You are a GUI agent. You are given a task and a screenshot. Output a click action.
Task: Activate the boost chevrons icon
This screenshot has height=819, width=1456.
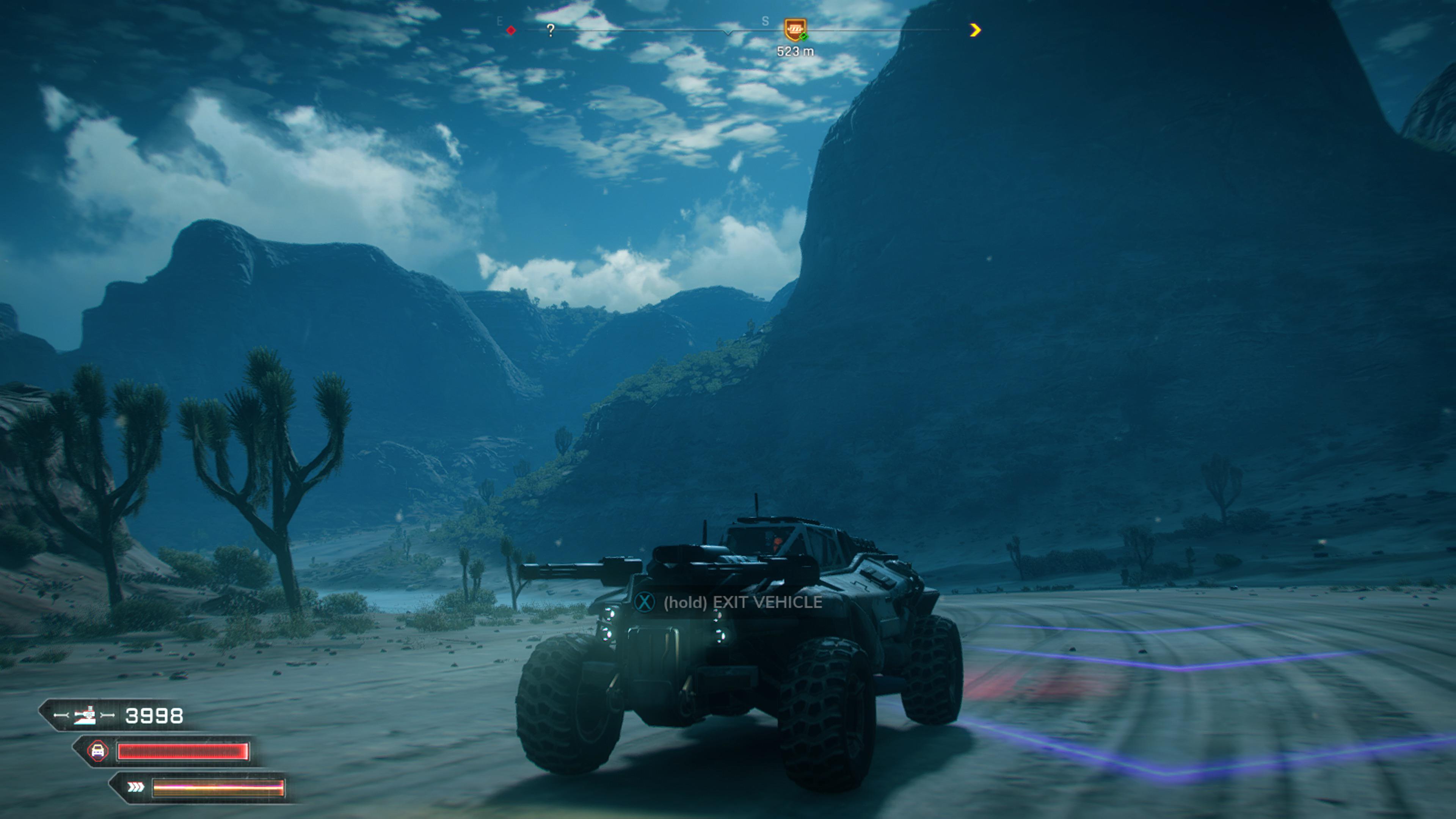tap(136, 788)
